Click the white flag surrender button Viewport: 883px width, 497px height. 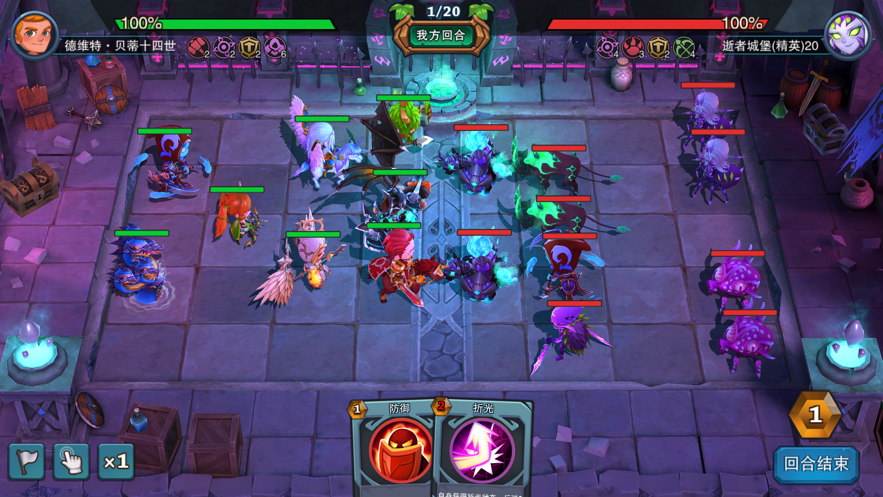click(27, 461)
